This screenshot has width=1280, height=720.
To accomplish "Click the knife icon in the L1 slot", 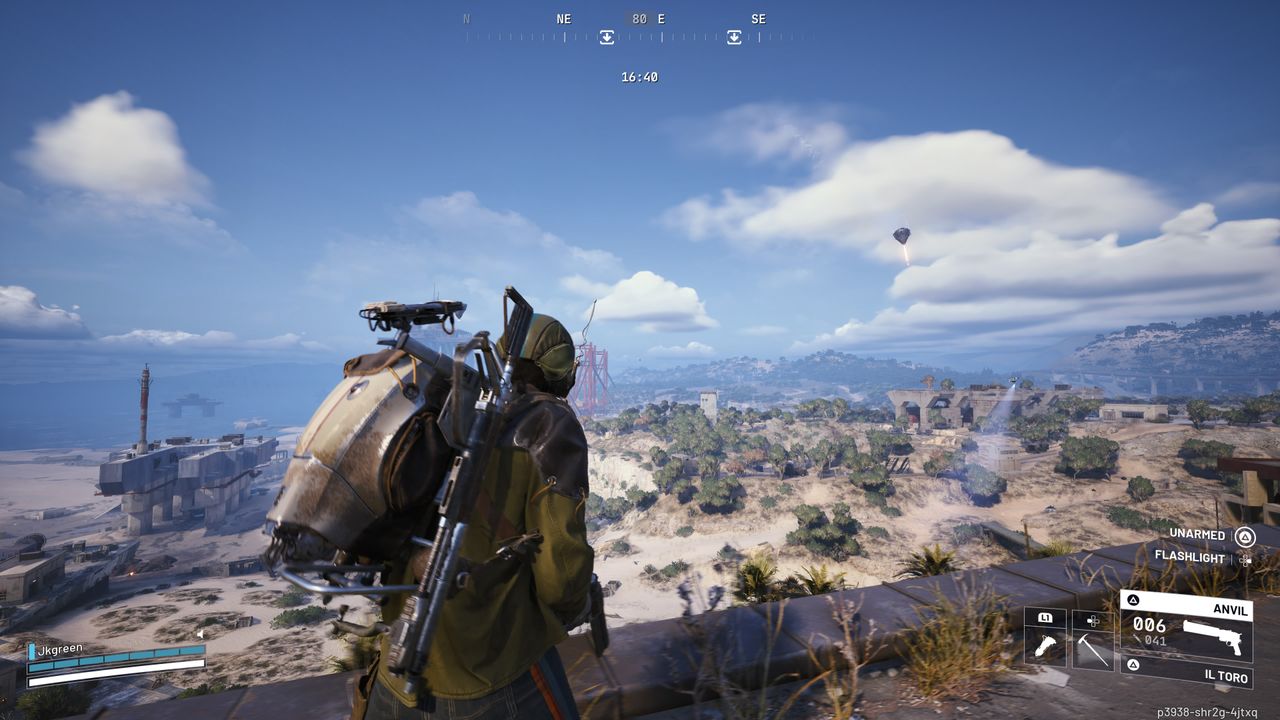I will tap(1046, 645).
